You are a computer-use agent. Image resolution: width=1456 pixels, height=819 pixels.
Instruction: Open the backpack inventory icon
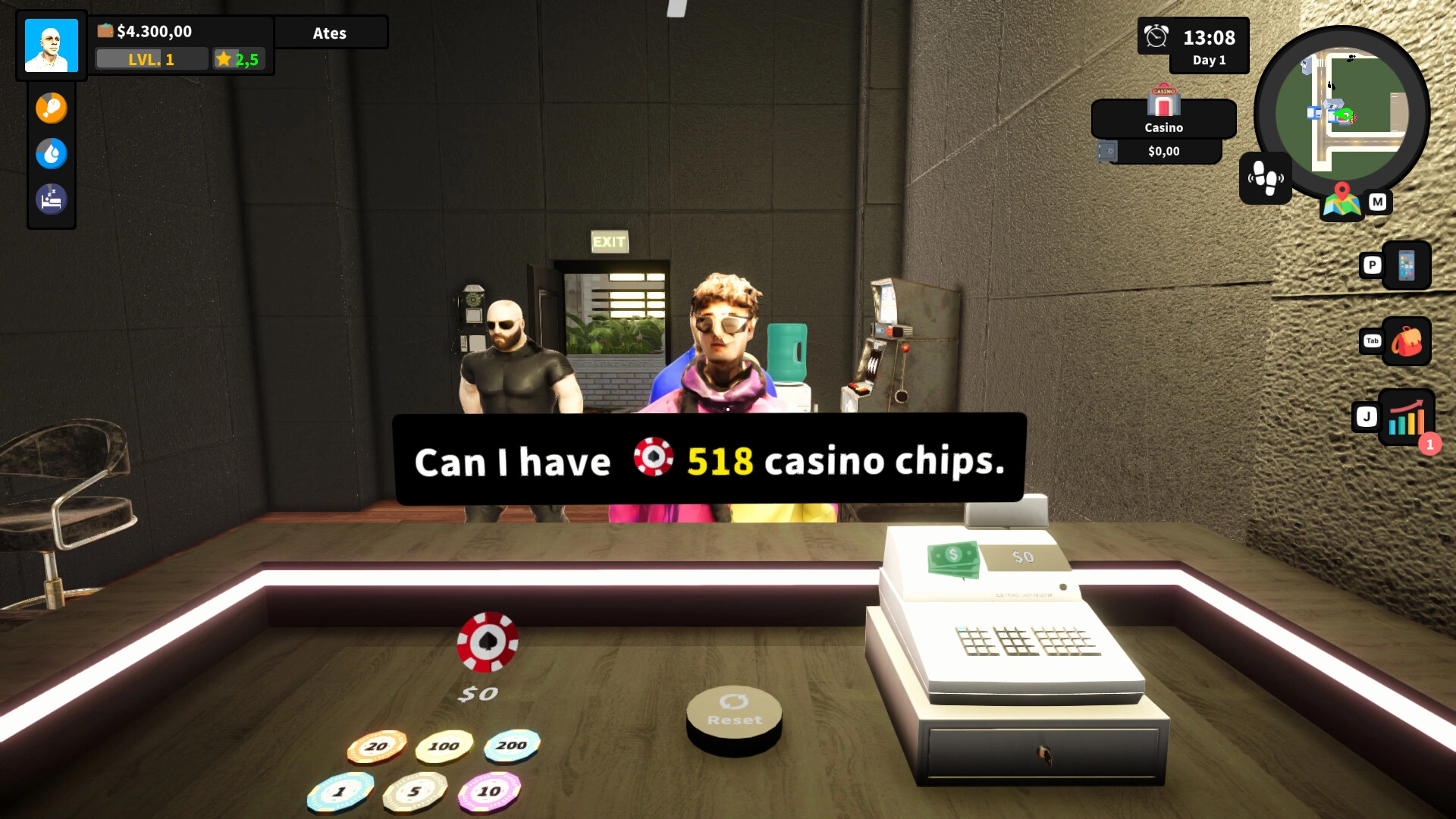click(x=1407, y=341)
